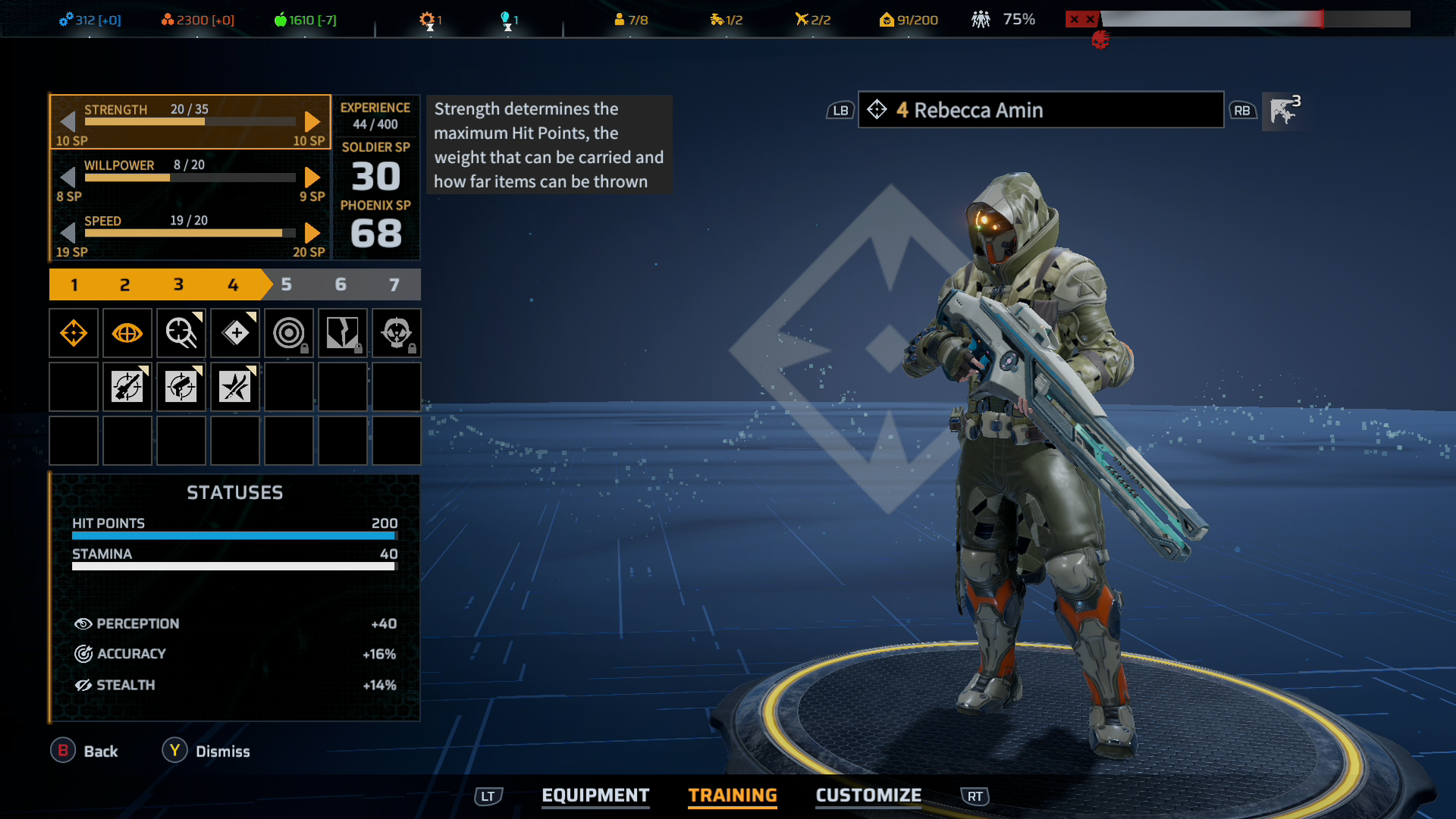The image size is (1456, 819).
Task: Increase Speed with the right arrow
Action: 311,233
